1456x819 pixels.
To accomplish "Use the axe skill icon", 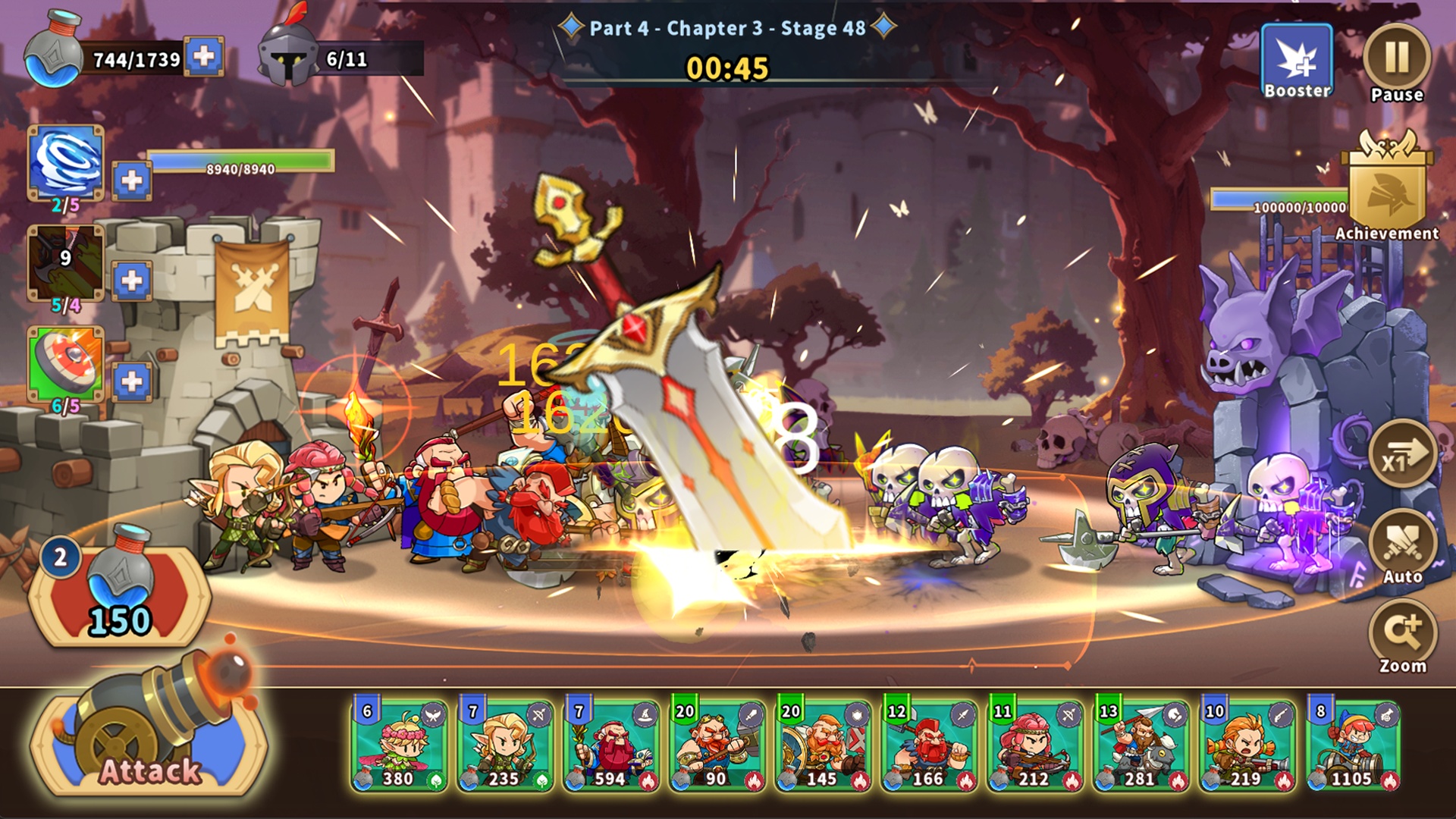I will (x=66, y=263).
